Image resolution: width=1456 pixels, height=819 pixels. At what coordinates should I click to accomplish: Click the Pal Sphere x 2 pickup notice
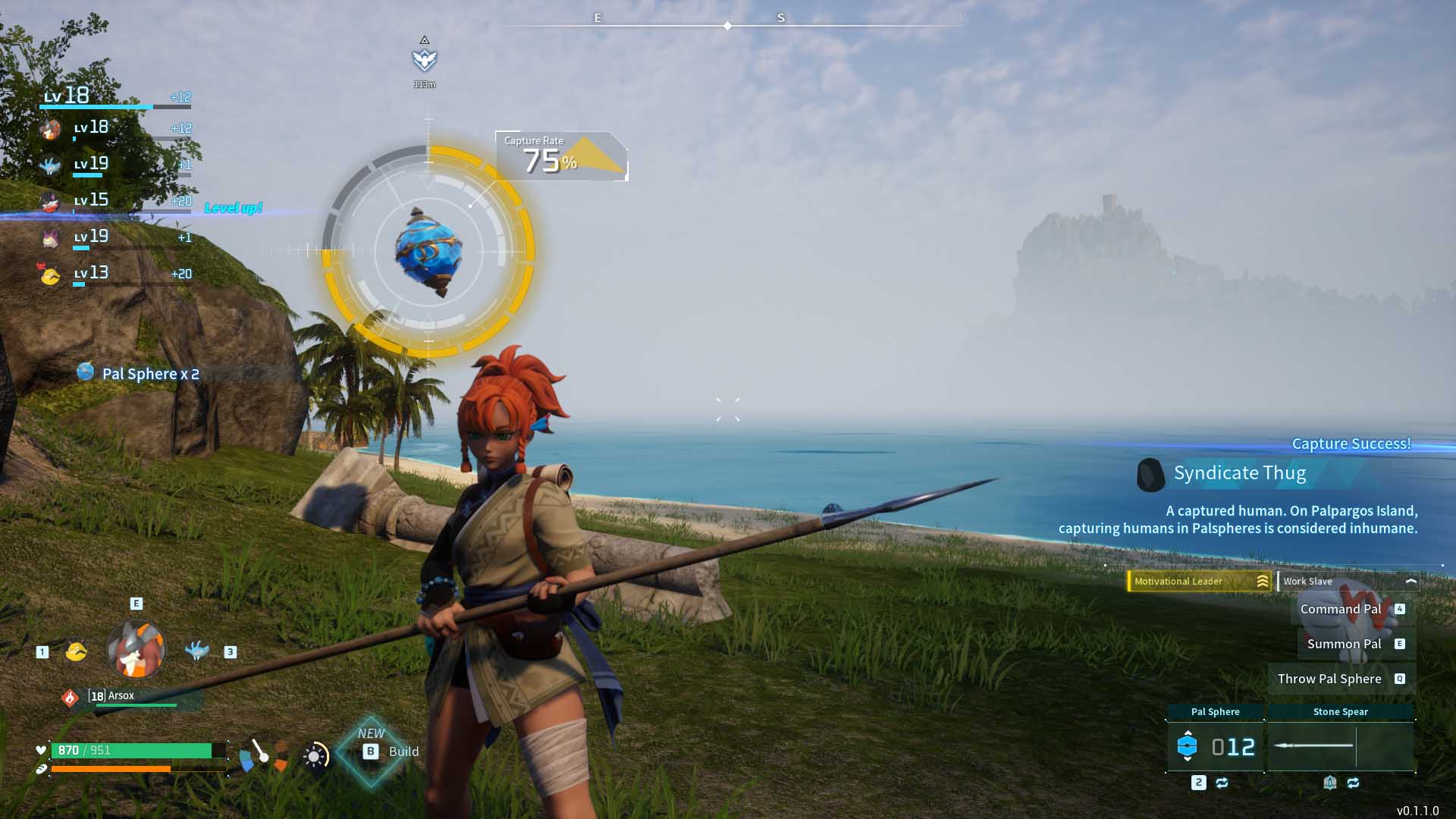[x=139, y=374]
